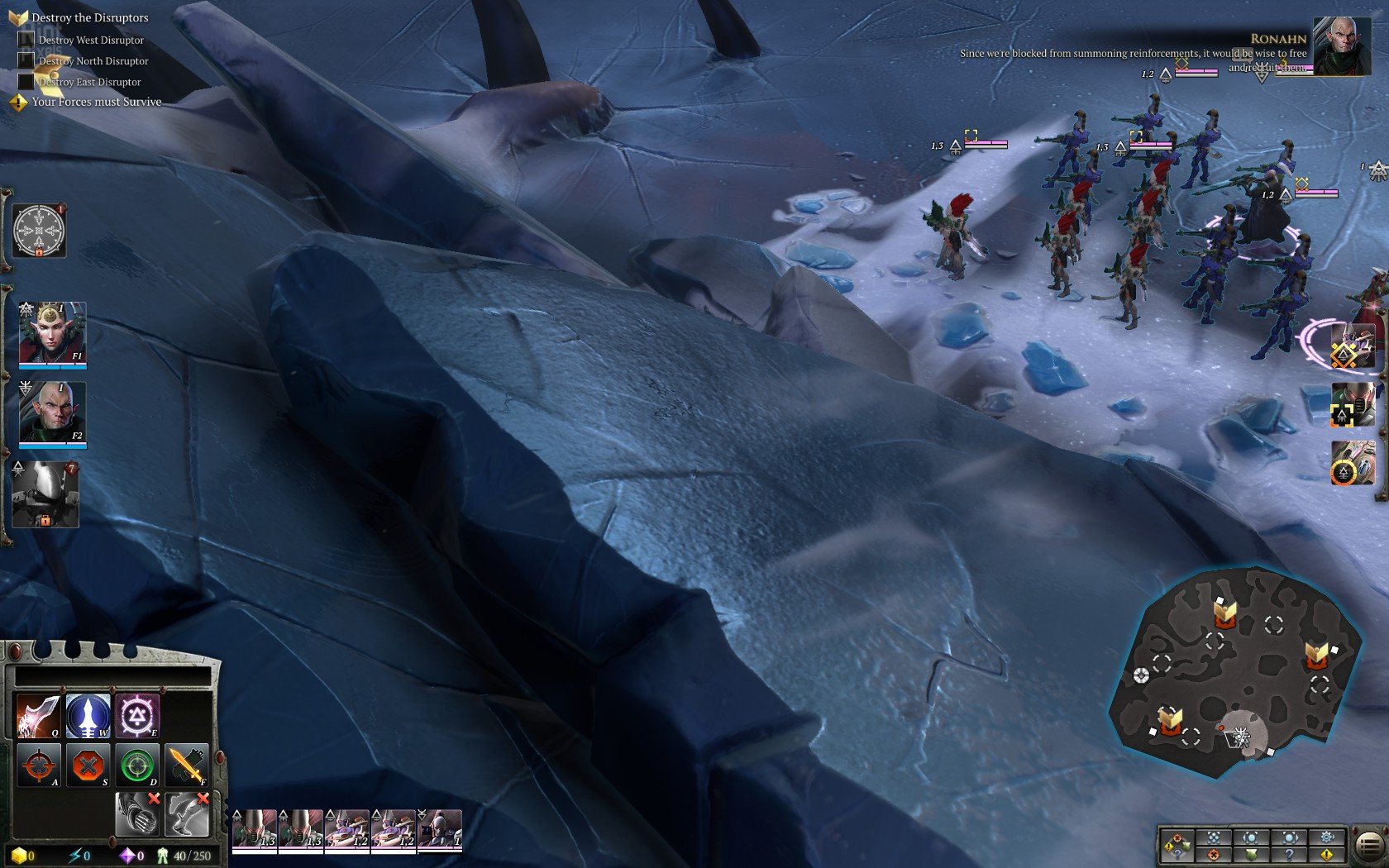
Task: Click the locked white-helmet elite portrait
Action: click(x=46, y=494)
